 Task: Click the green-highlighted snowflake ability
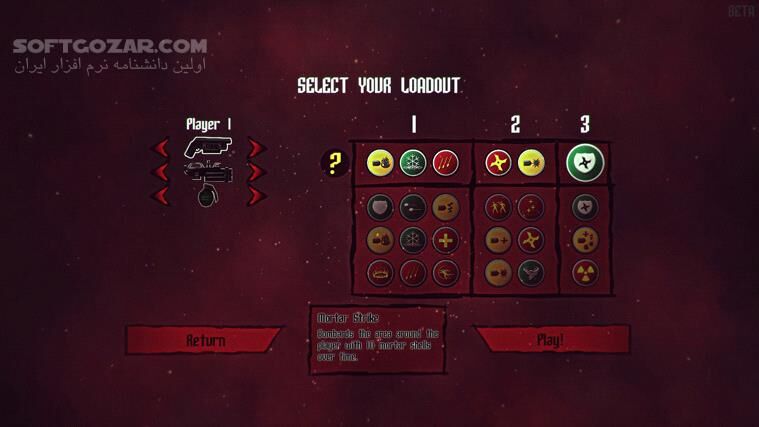pyautogui.click(x=413, y=163)
